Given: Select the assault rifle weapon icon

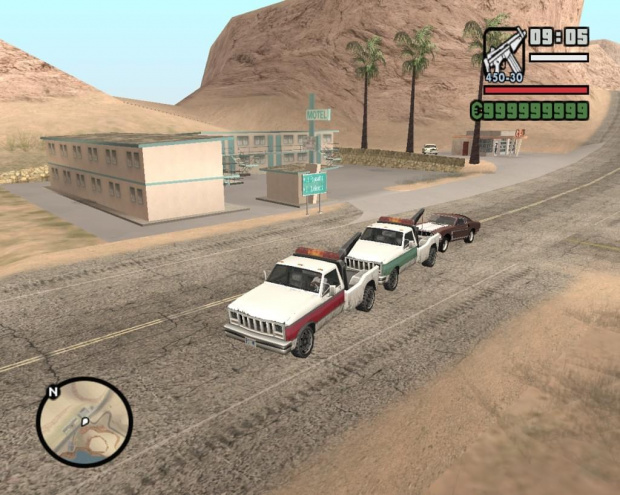Looking at the screenshot, I should (503, 54).
